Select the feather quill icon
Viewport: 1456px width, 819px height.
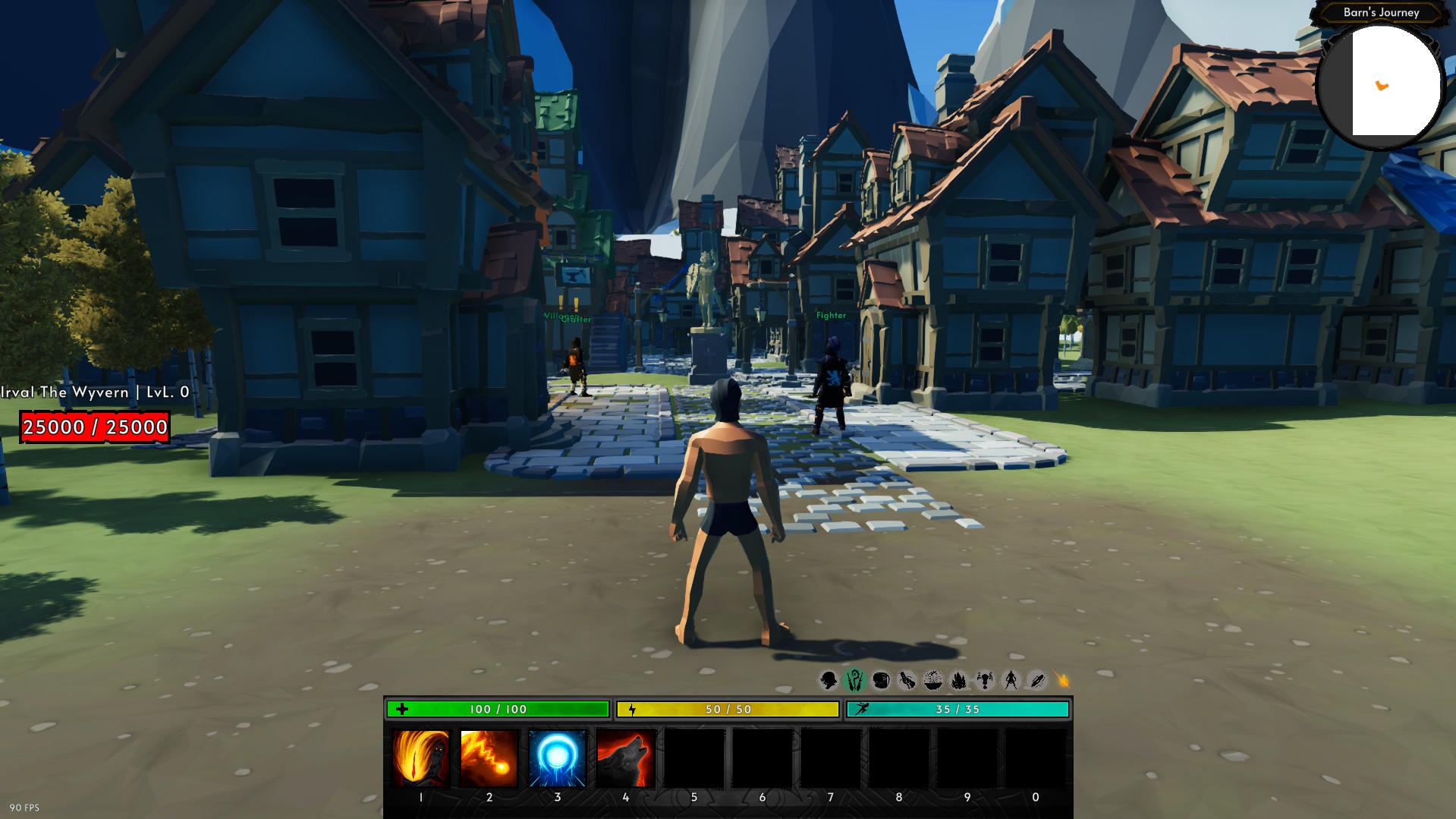pyautogui.click(x=1036, y=680)
